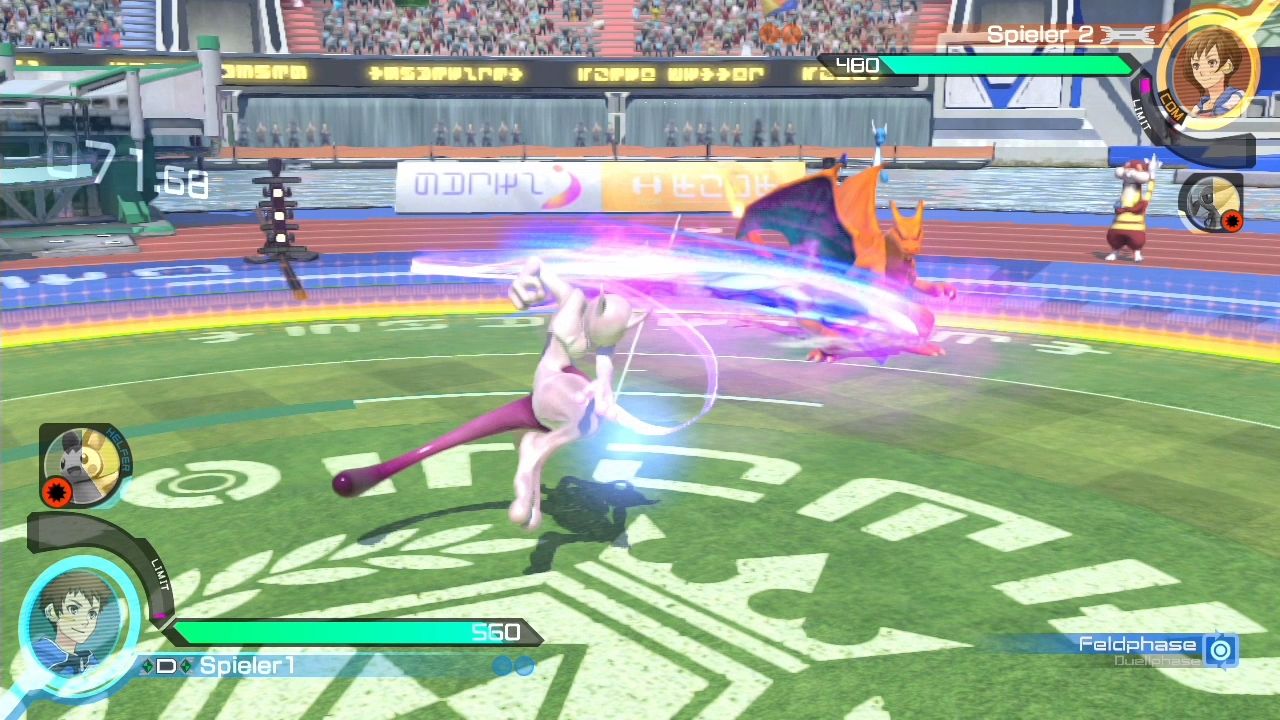Click the opponent's support Pokémon icon
This screenshot has height=720, width=1280.
[x=1212, y=202]
